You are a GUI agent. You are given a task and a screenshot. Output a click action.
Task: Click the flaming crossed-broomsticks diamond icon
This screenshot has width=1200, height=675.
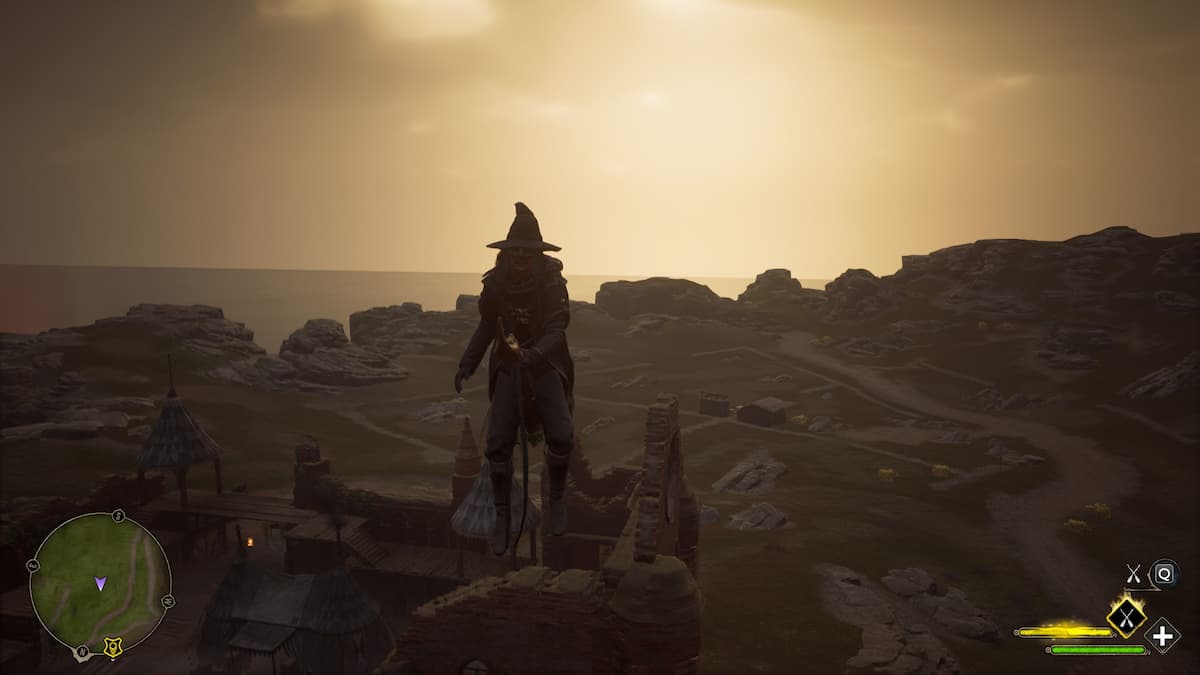click(x=1127, y=615)
